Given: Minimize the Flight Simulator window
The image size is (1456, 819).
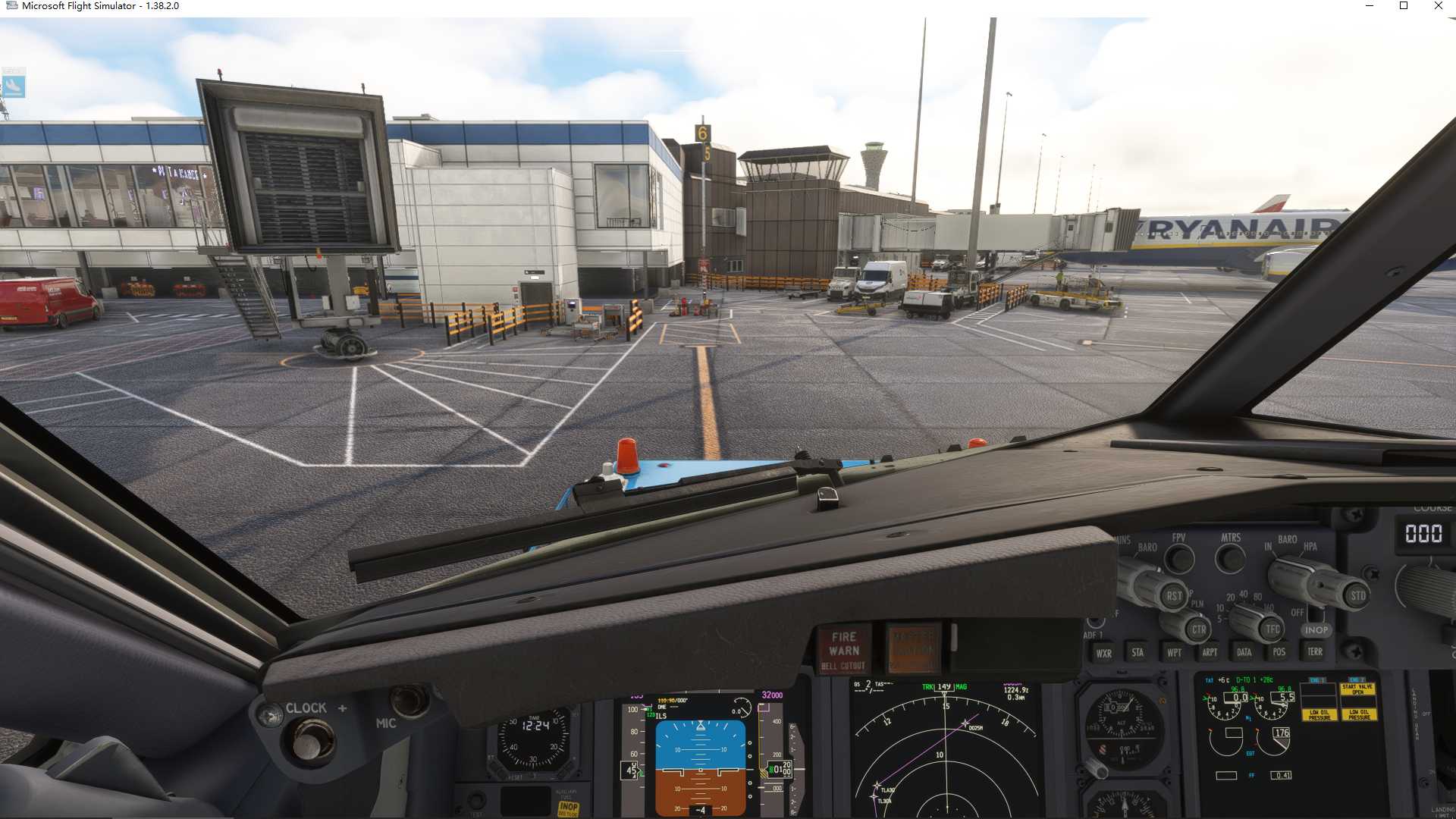Looking at the screenshot, I should pyautogui.click(x=1370, y=6).
